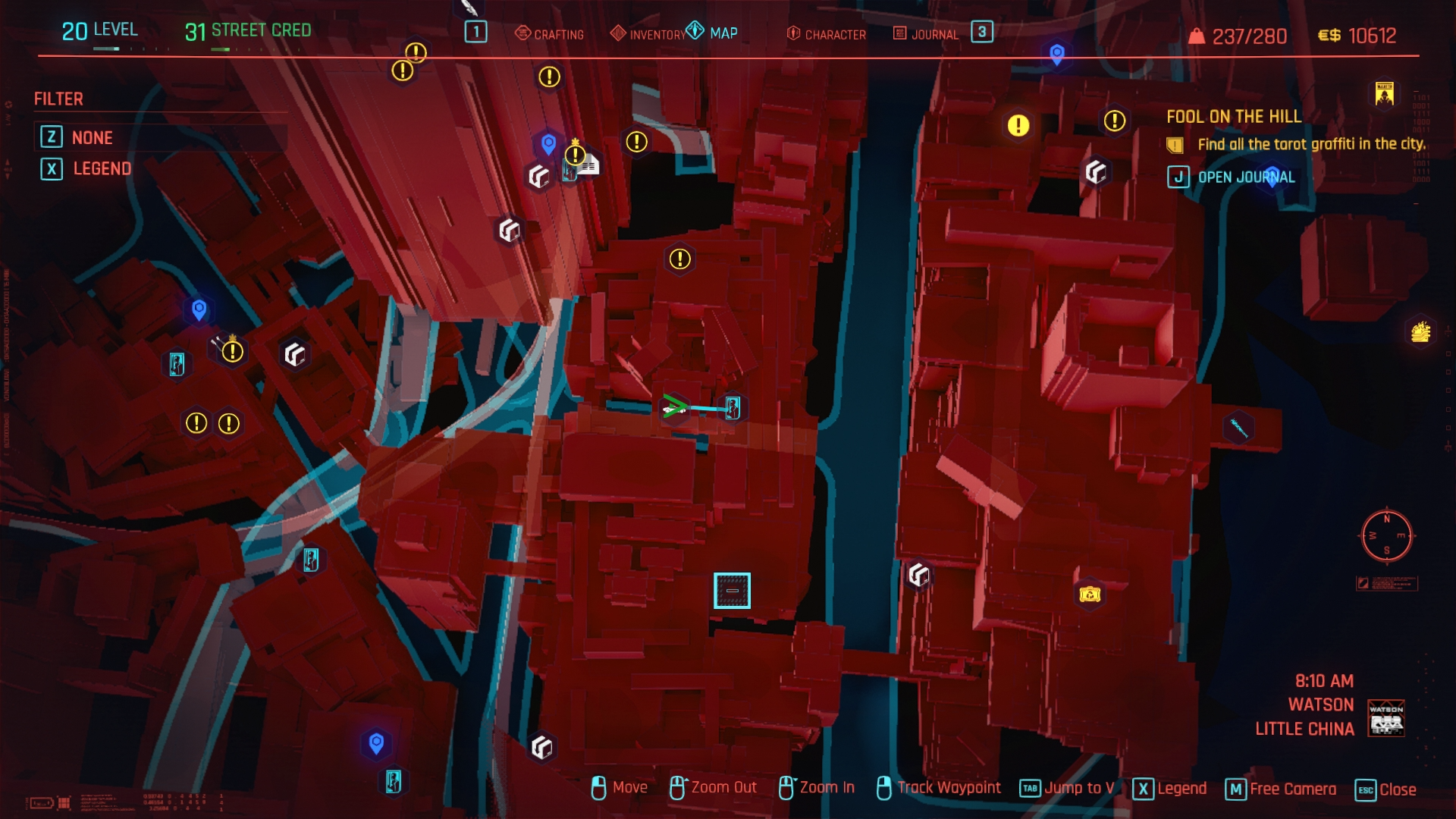Click the filled yellow exclamation quest marker
Screen dimensions: 1456x819
tap(1018, 125)
